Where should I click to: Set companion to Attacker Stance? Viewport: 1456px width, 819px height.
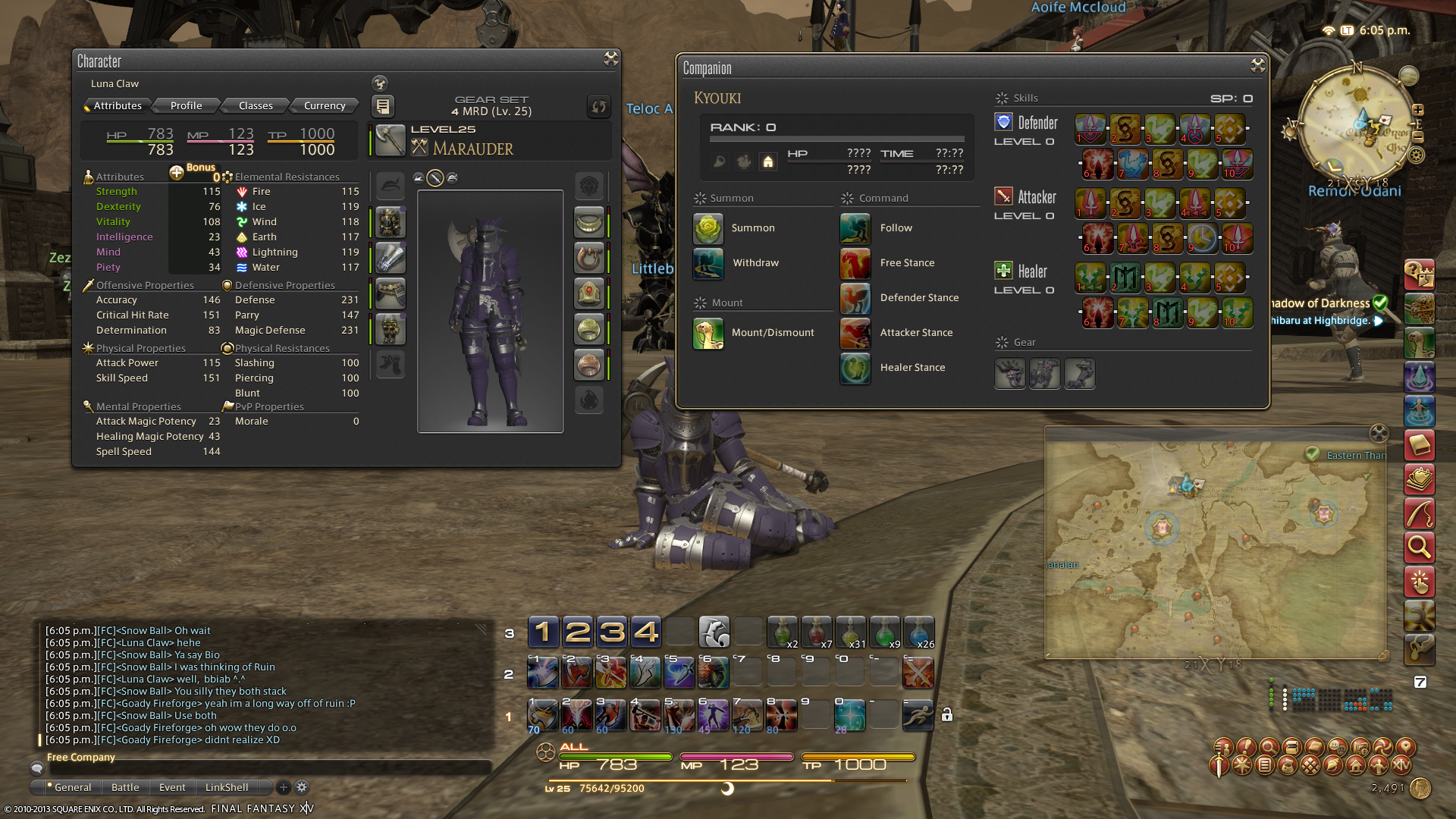(x=855, y=333)
